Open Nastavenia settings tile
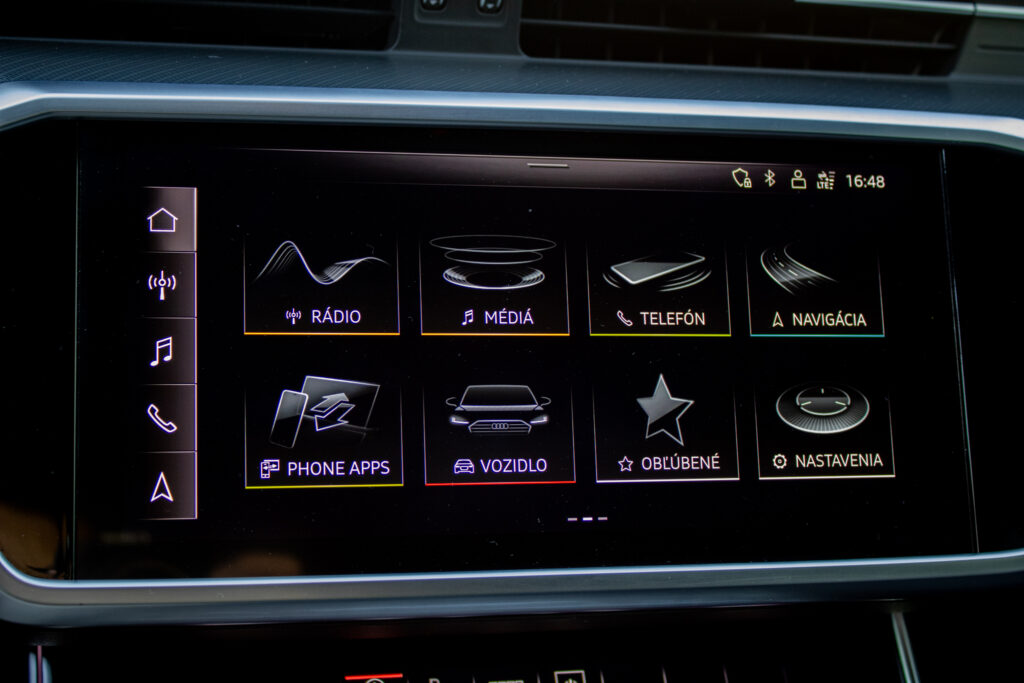The image size is (1024, 683). click(x=825, y=429)
